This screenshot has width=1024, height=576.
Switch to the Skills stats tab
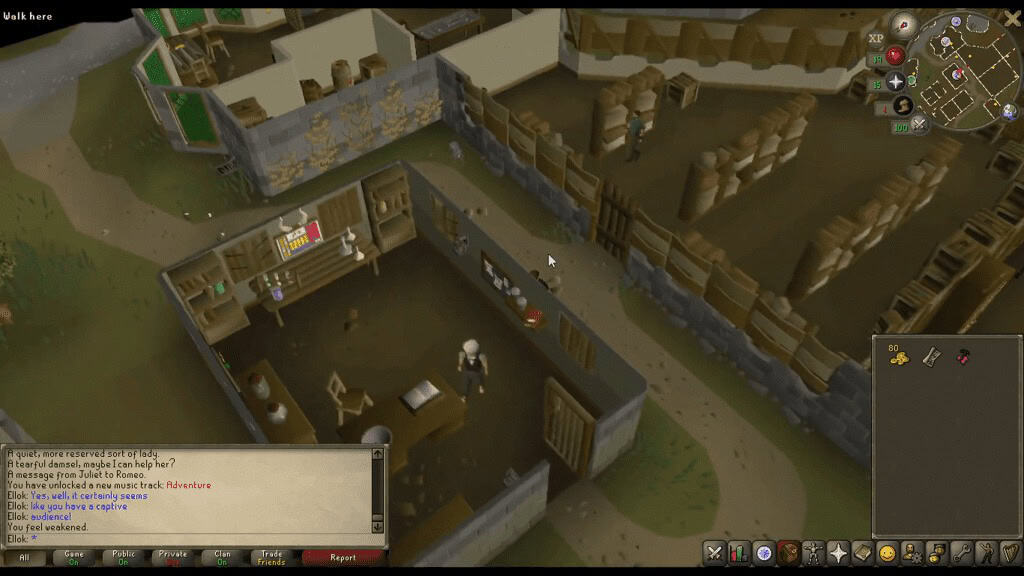click(x=739, y=552)
